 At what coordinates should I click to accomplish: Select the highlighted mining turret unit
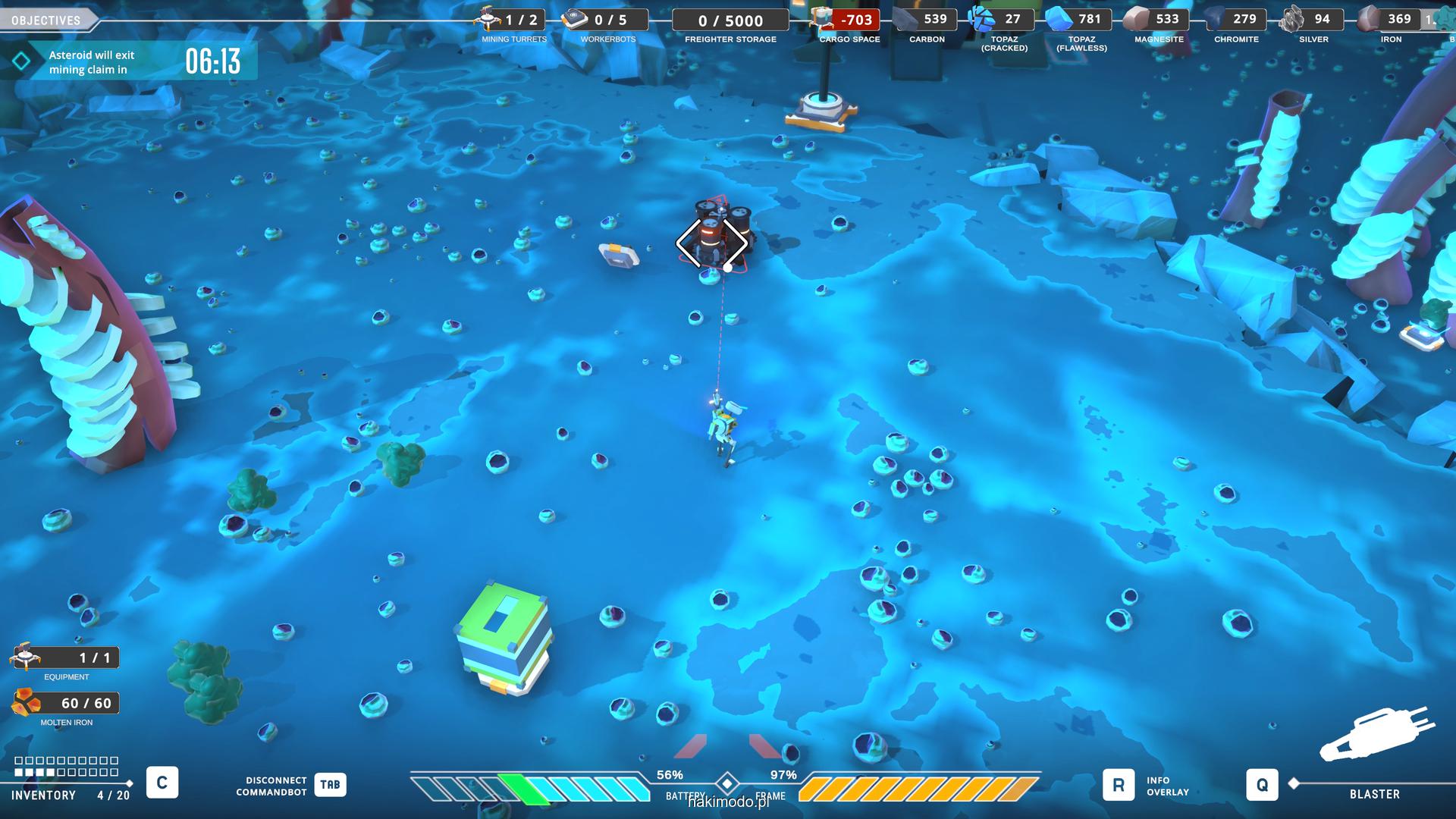(712, 241)
